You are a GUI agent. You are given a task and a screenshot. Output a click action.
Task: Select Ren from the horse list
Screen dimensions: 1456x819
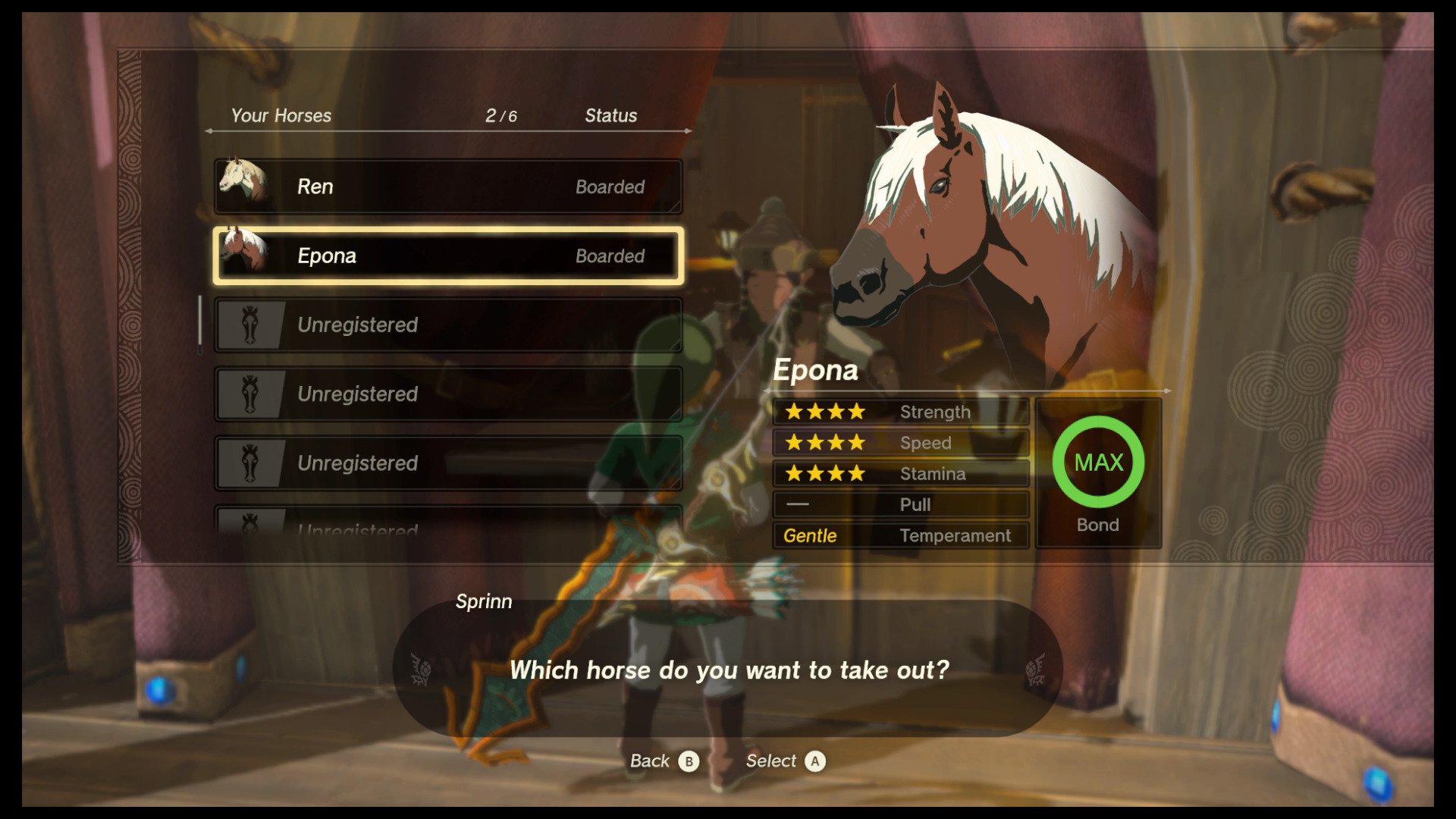click(x=447, y=187)
